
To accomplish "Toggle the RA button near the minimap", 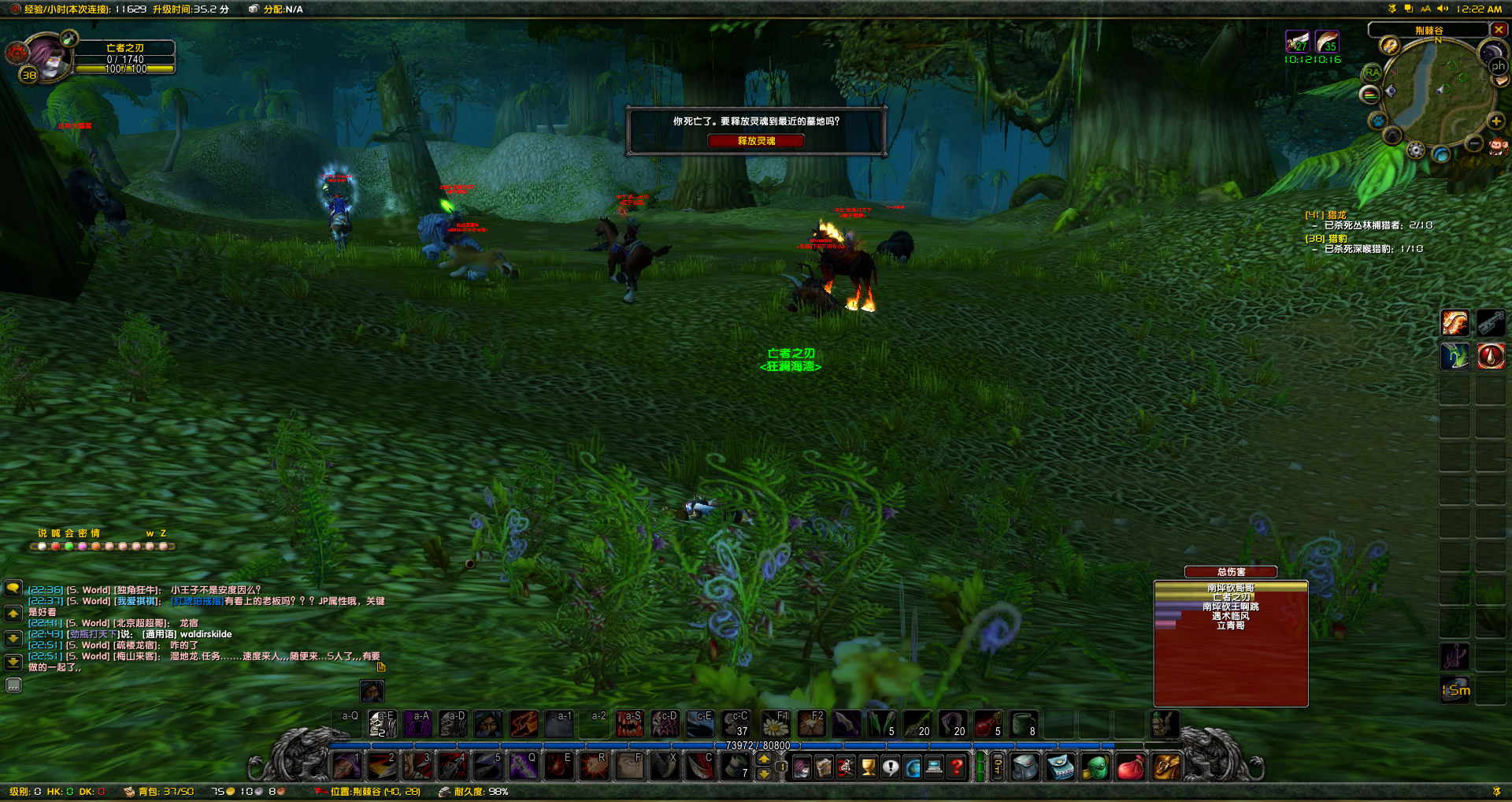I will (x=1372, y=72).
